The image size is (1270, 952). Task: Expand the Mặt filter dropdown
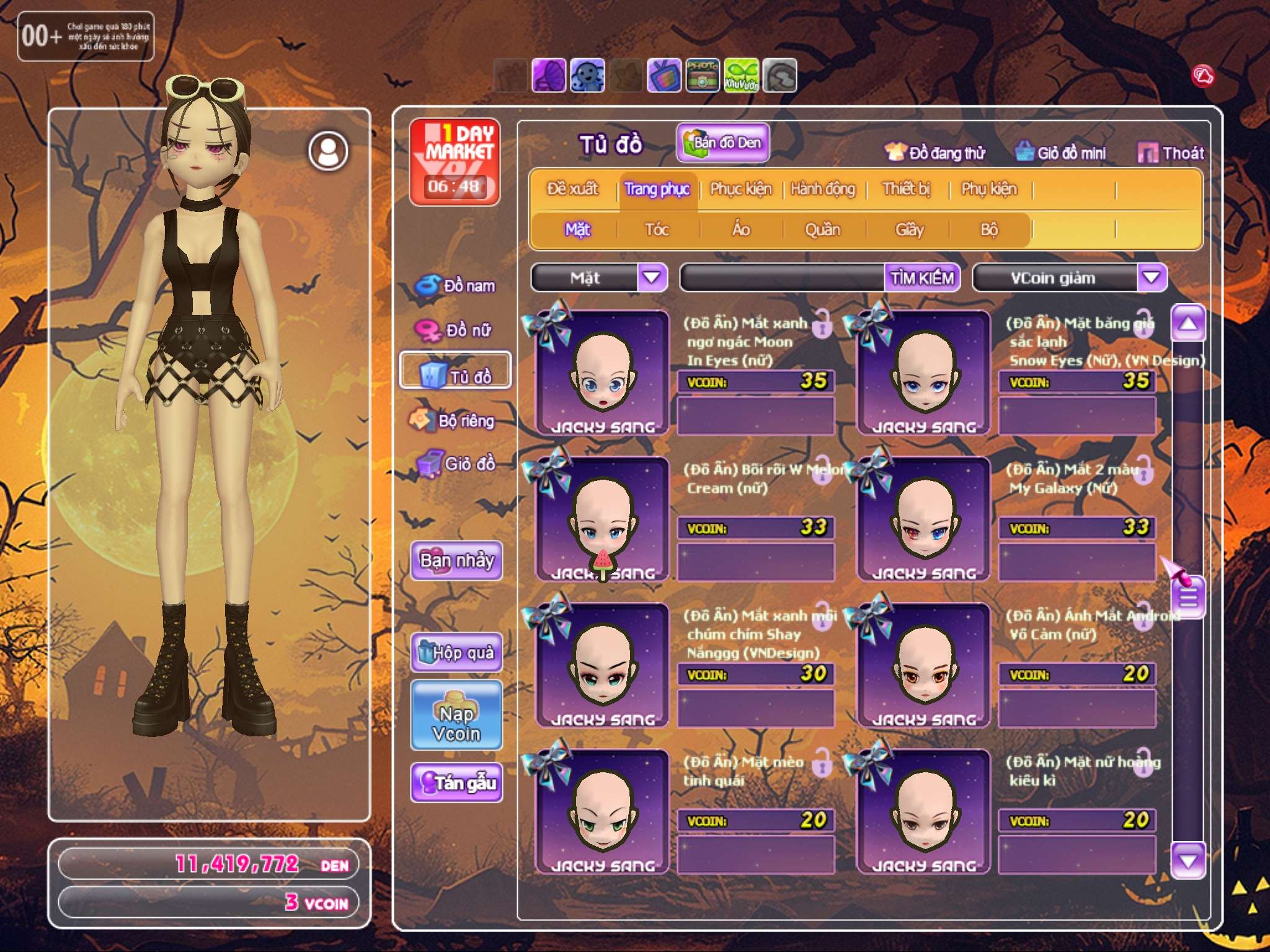point(652,277)
